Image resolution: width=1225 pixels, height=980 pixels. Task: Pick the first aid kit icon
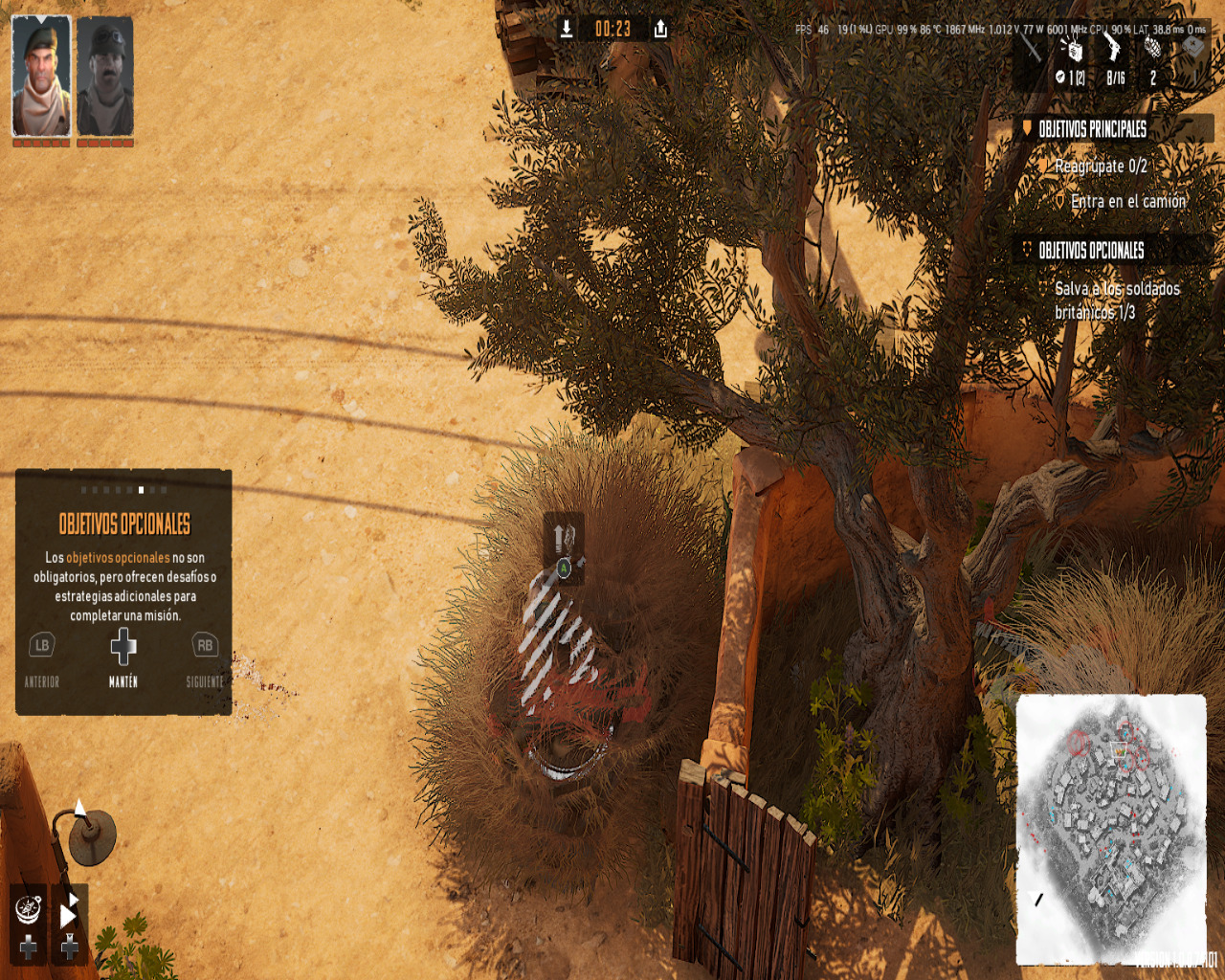coord(1193,46)
